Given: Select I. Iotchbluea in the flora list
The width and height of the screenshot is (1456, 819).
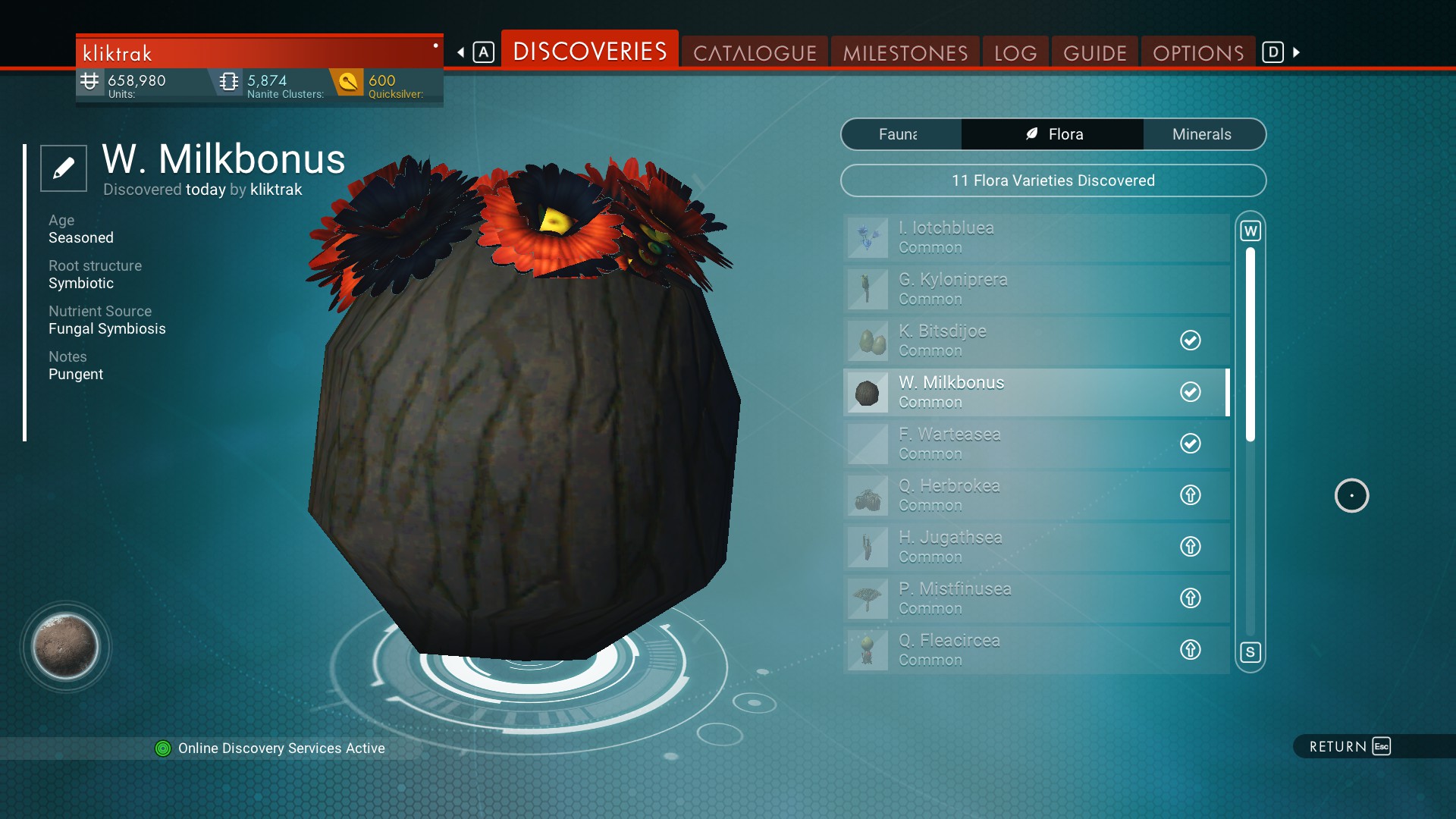Looking at the screenshot, I should pyautogui.click(x=1035, y=237).
